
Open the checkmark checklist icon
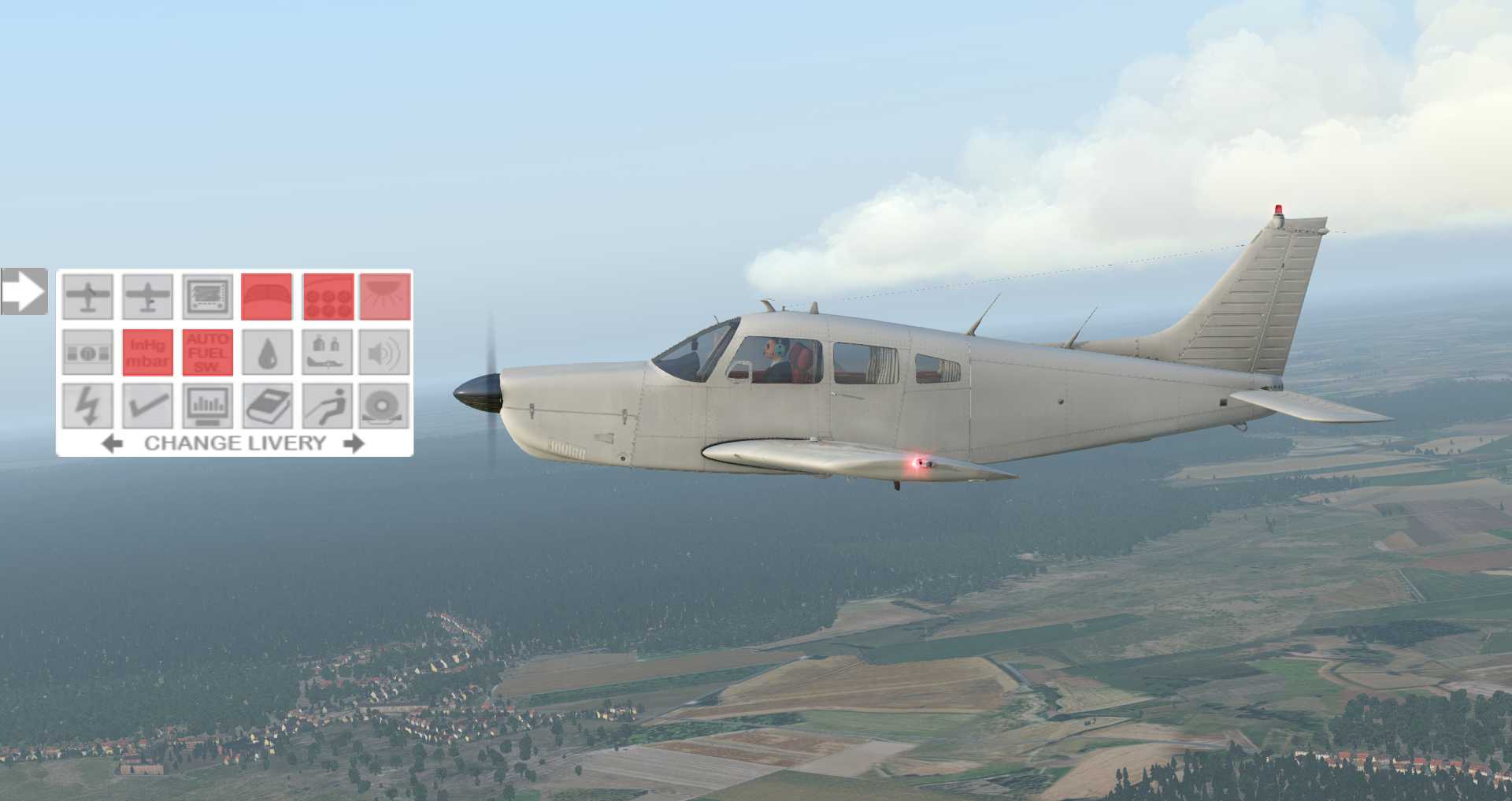(148, 406)
